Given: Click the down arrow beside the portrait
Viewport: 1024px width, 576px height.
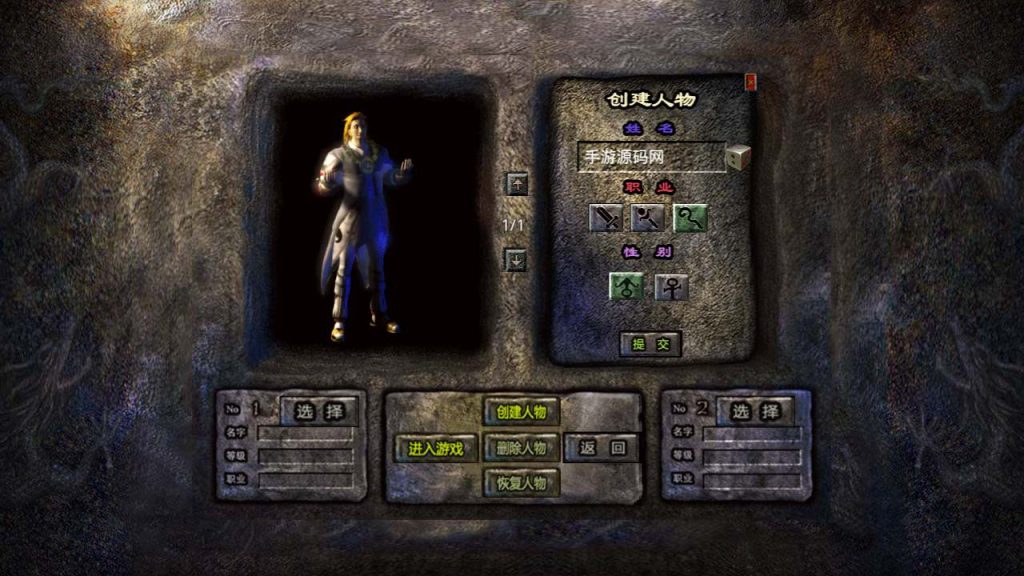Looking at the screenshot, I should tap(516, 260).
